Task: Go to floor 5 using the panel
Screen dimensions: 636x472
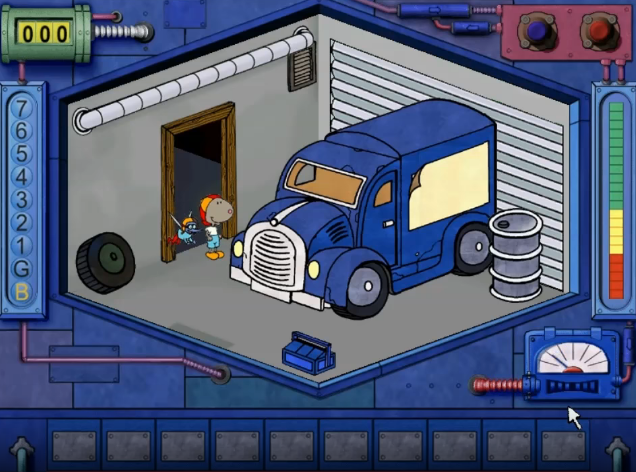Action: tap(22, 153)
